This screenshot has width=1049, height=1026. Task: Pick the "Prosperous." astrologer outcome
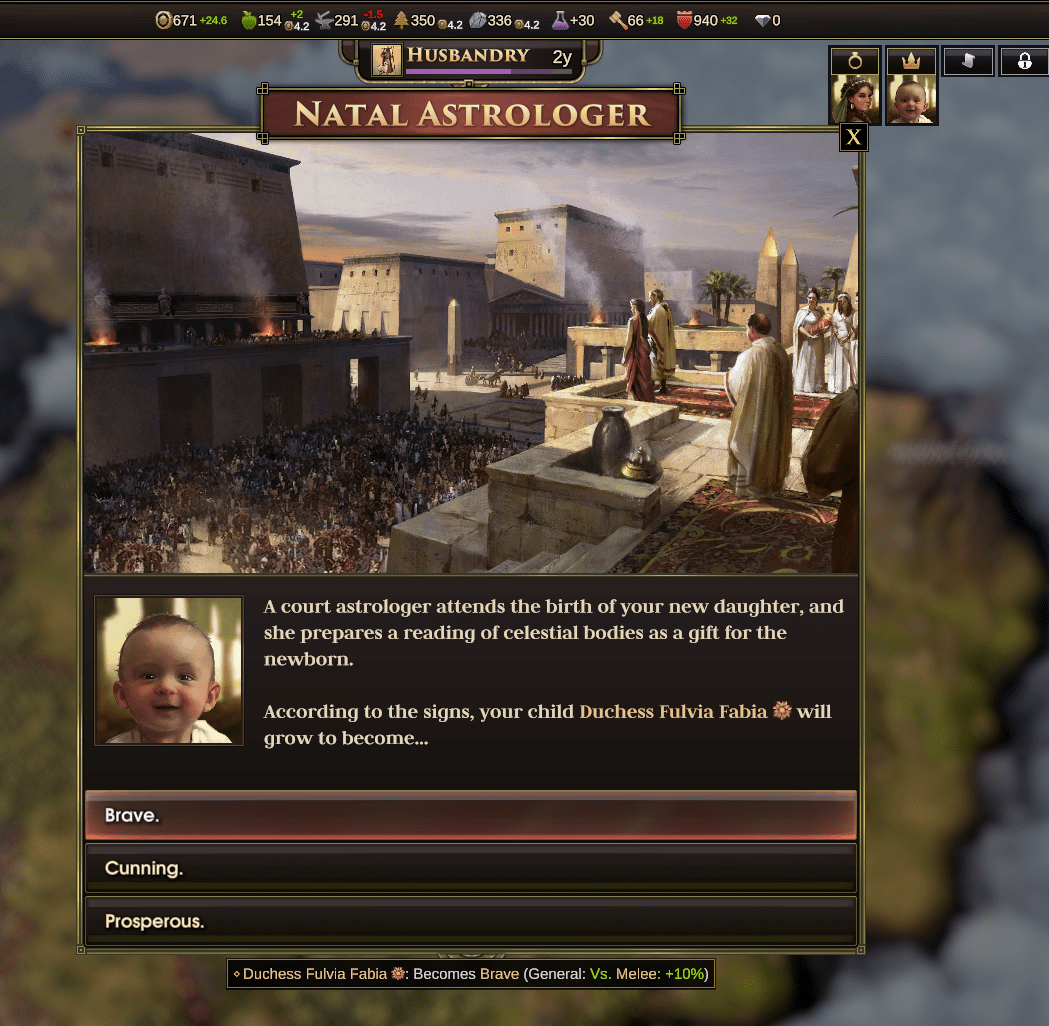point(470,921)
